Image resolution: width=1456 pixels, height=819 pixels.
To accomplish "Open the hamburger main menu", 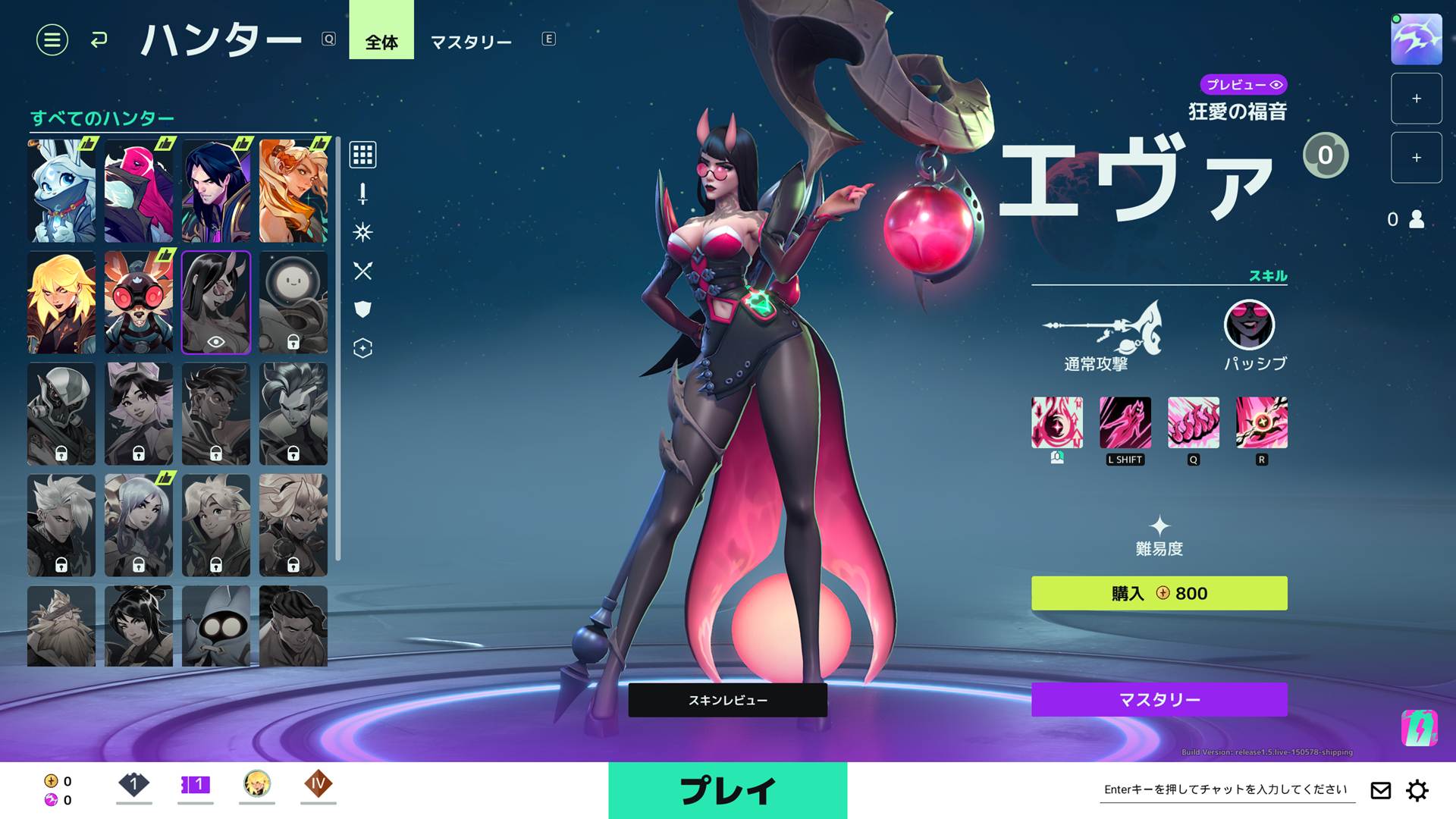I will point(52,39).
